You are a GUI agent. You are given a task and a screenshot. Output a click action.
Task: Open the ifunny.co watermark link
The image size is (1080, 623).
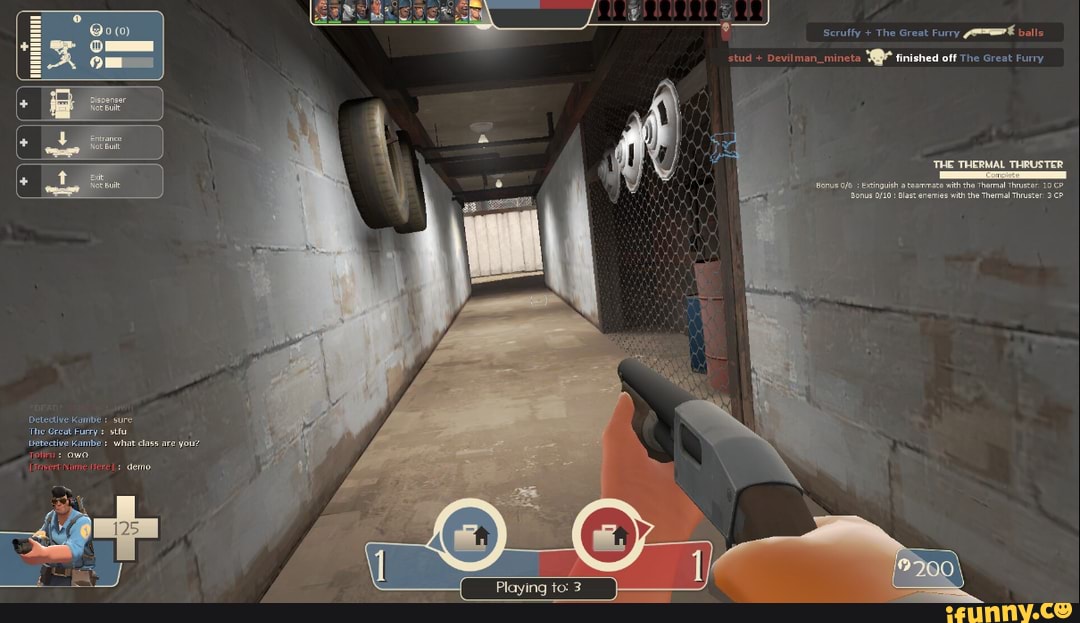point(1007,610)
